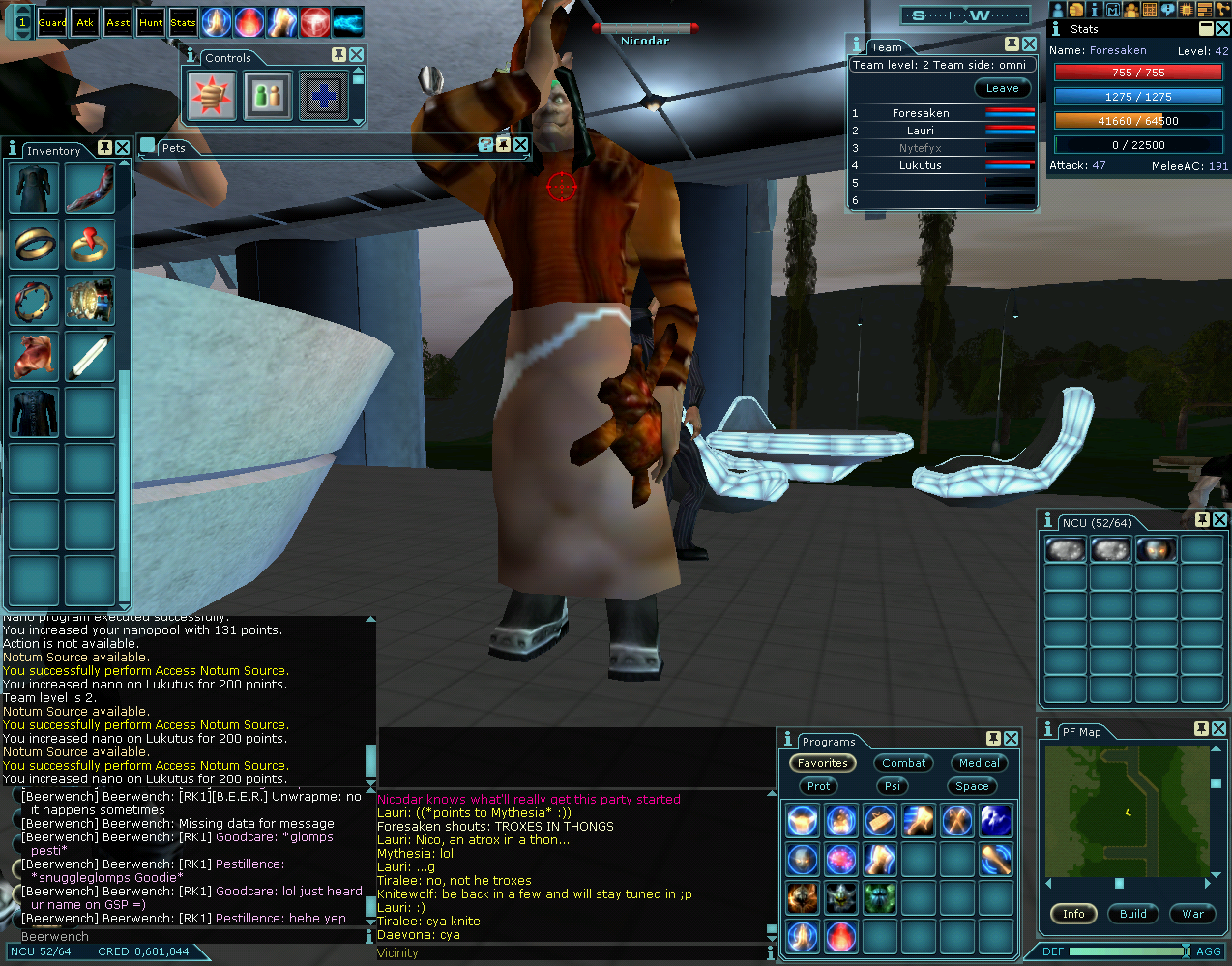
Task: Show the Psi programs category
Action: [893, 786]
